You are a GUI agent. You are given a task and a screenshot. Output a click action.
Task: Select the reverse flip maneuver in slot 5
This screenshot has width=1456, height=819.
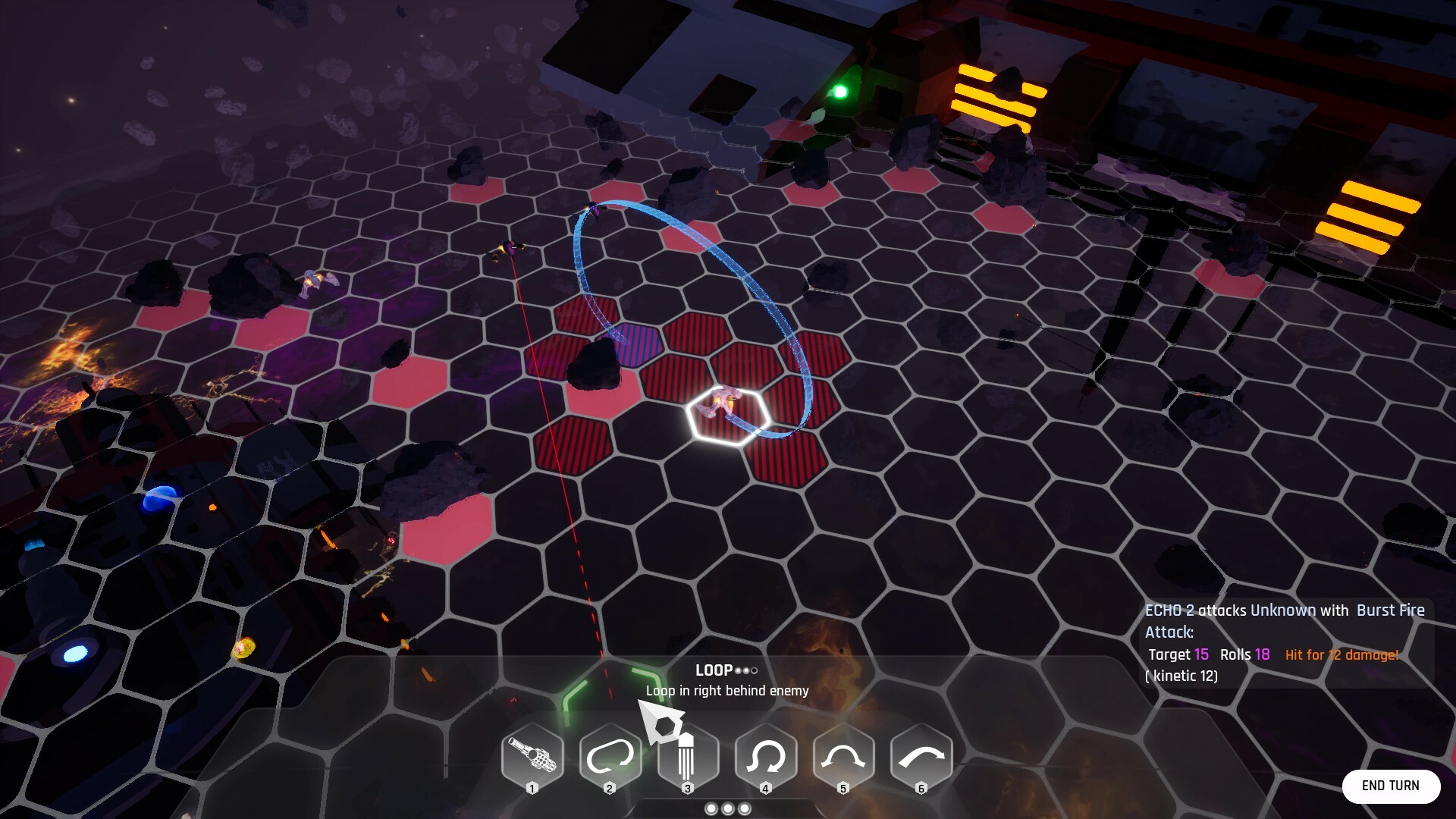843,754
